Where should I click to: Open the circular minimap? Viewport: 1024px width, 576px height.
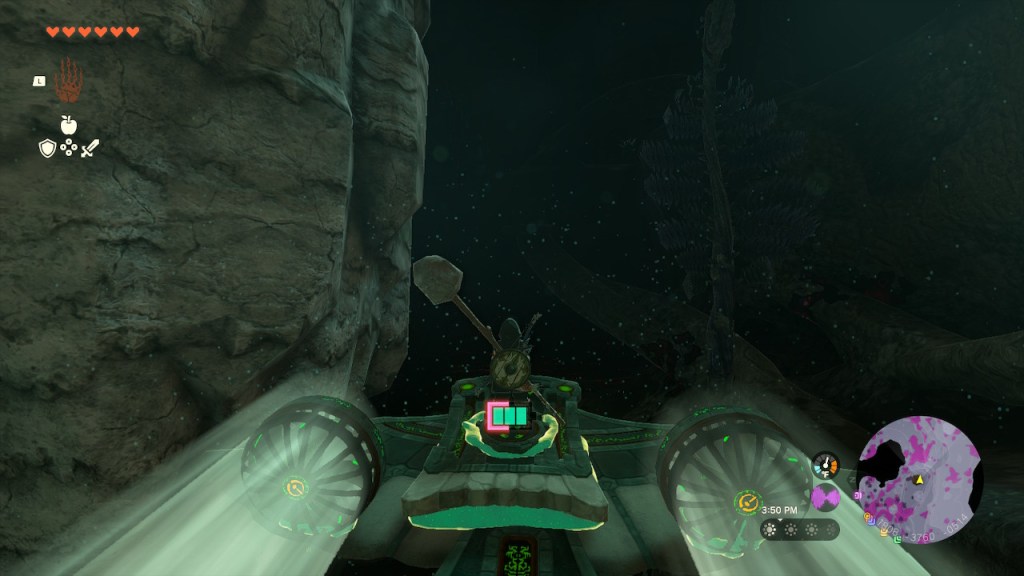click(x=920, y=480)
